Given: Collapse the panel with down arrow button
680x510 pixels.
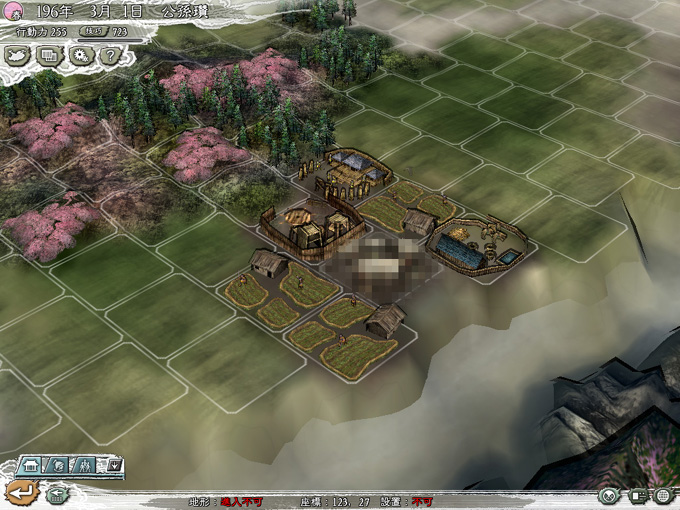Looking at the screenshot, I should point(115,465).
